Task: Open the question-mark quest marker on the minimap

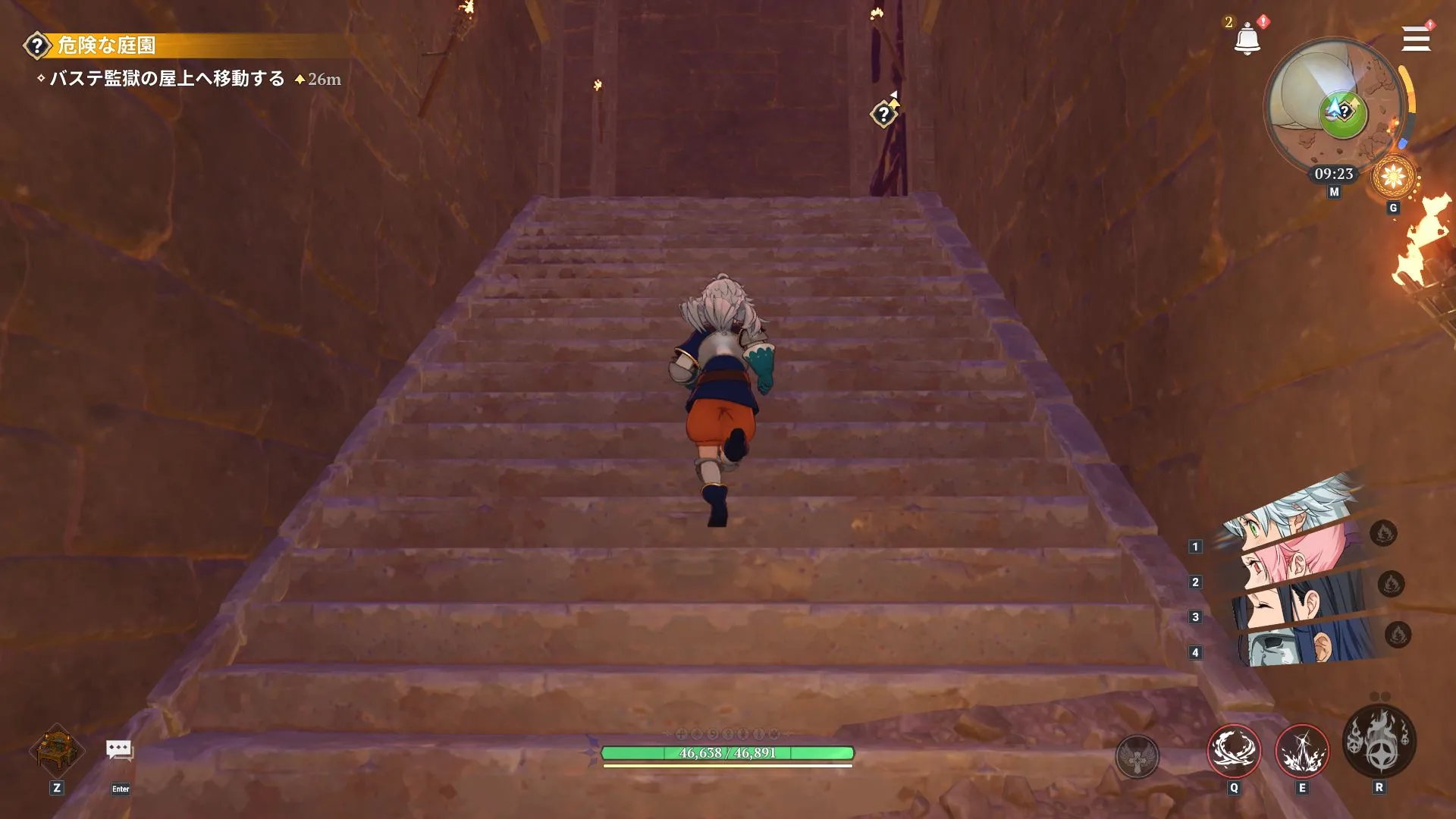Action: [1344, 111]
